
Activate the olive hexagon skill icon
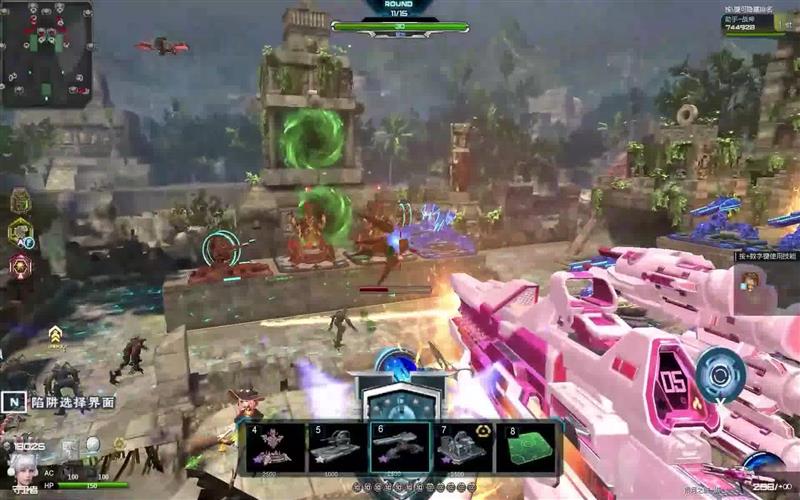click(x=20, y=200)
